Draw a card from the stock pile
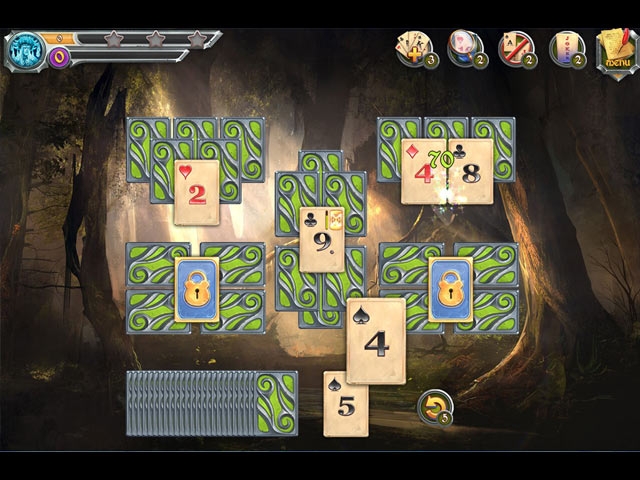The image size is (640, 480). (276, 402)
